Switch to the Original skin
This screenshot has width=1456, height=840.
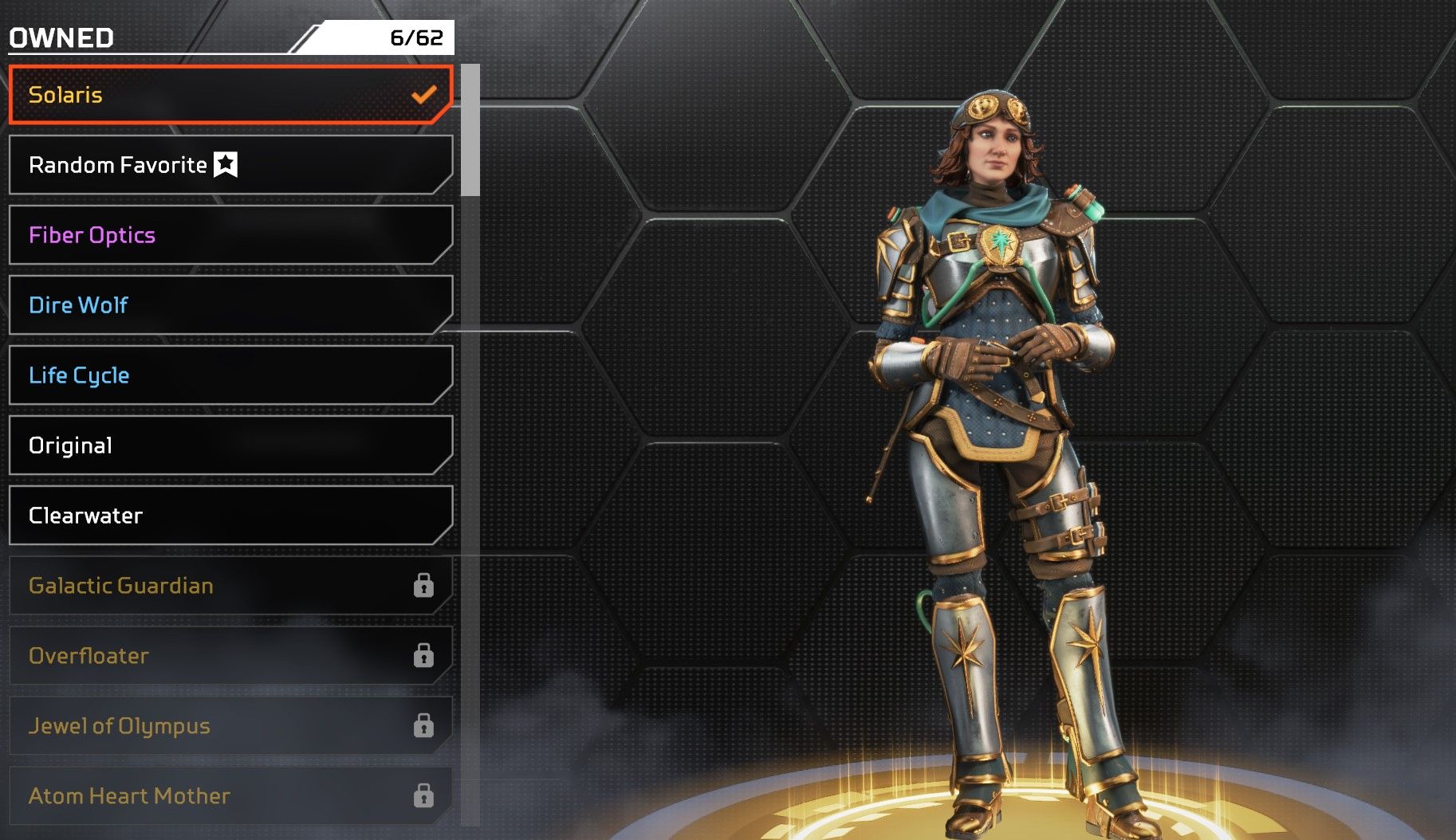pos(230,446)
